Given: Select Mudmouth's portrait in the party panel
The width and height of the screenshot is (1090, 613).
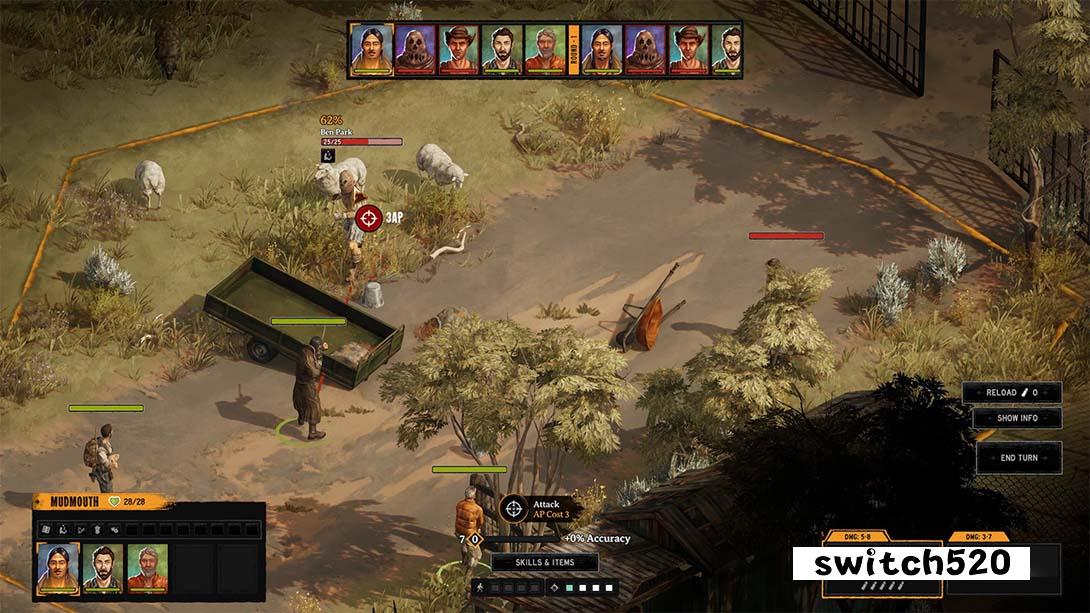Looking at the screenshot, I should point(58,567).
